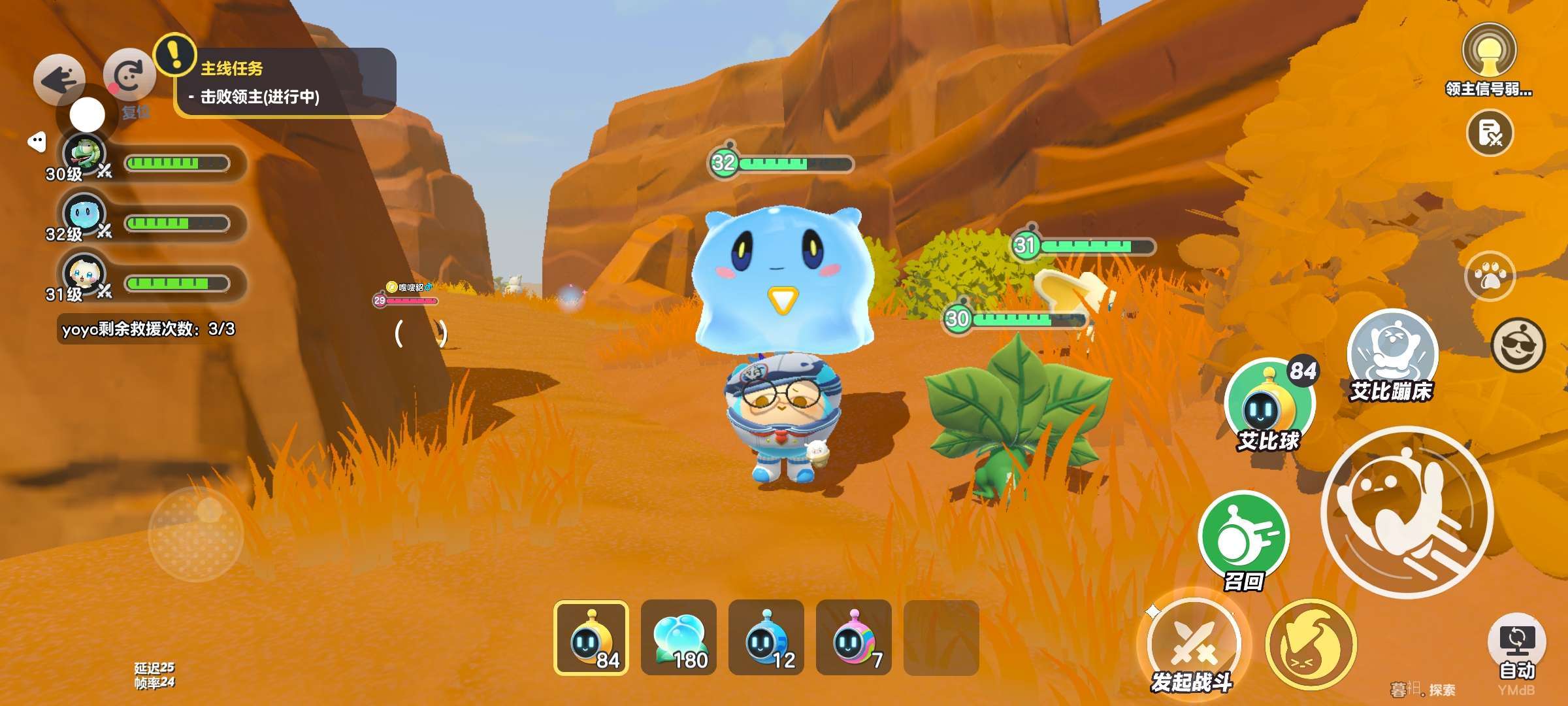Open the lord signal 领主信号 indicator
Viewport: 1568px width, 706px height.
click(1488, 52)
